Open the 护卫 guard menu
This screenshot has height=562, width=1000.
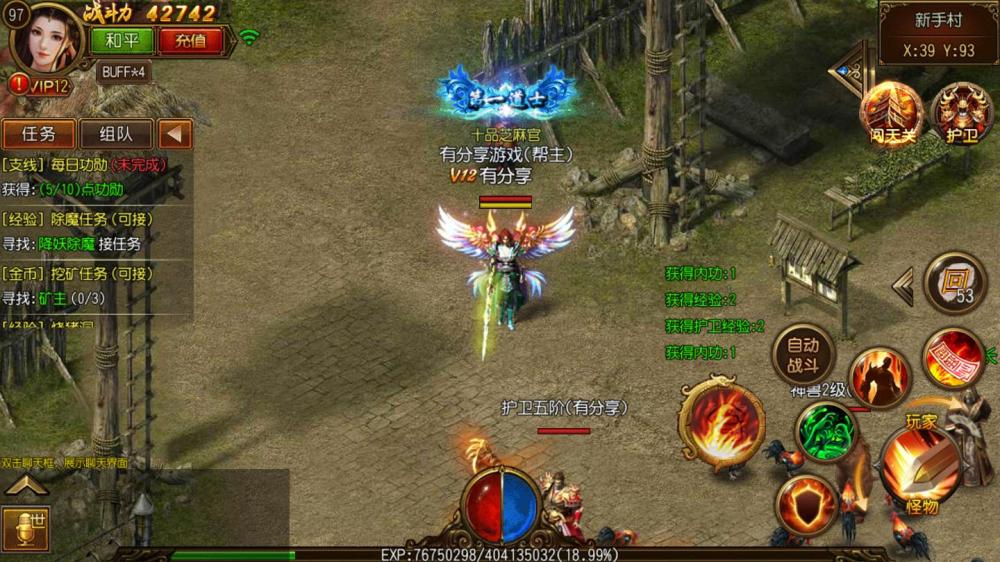(x=960, y=113)
